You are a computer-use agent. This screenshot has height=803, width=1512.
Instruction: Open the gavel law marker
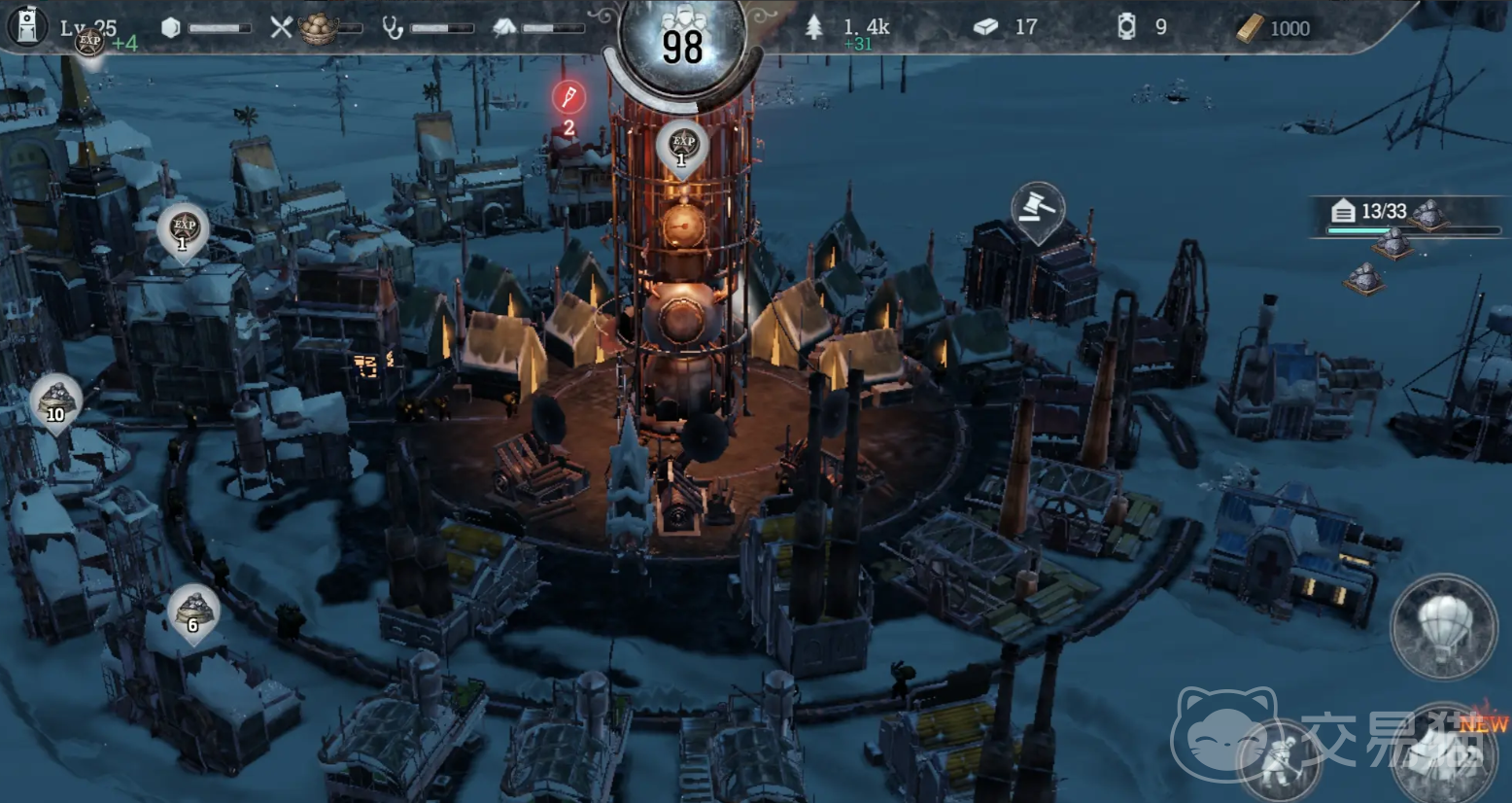(1037, 208)
